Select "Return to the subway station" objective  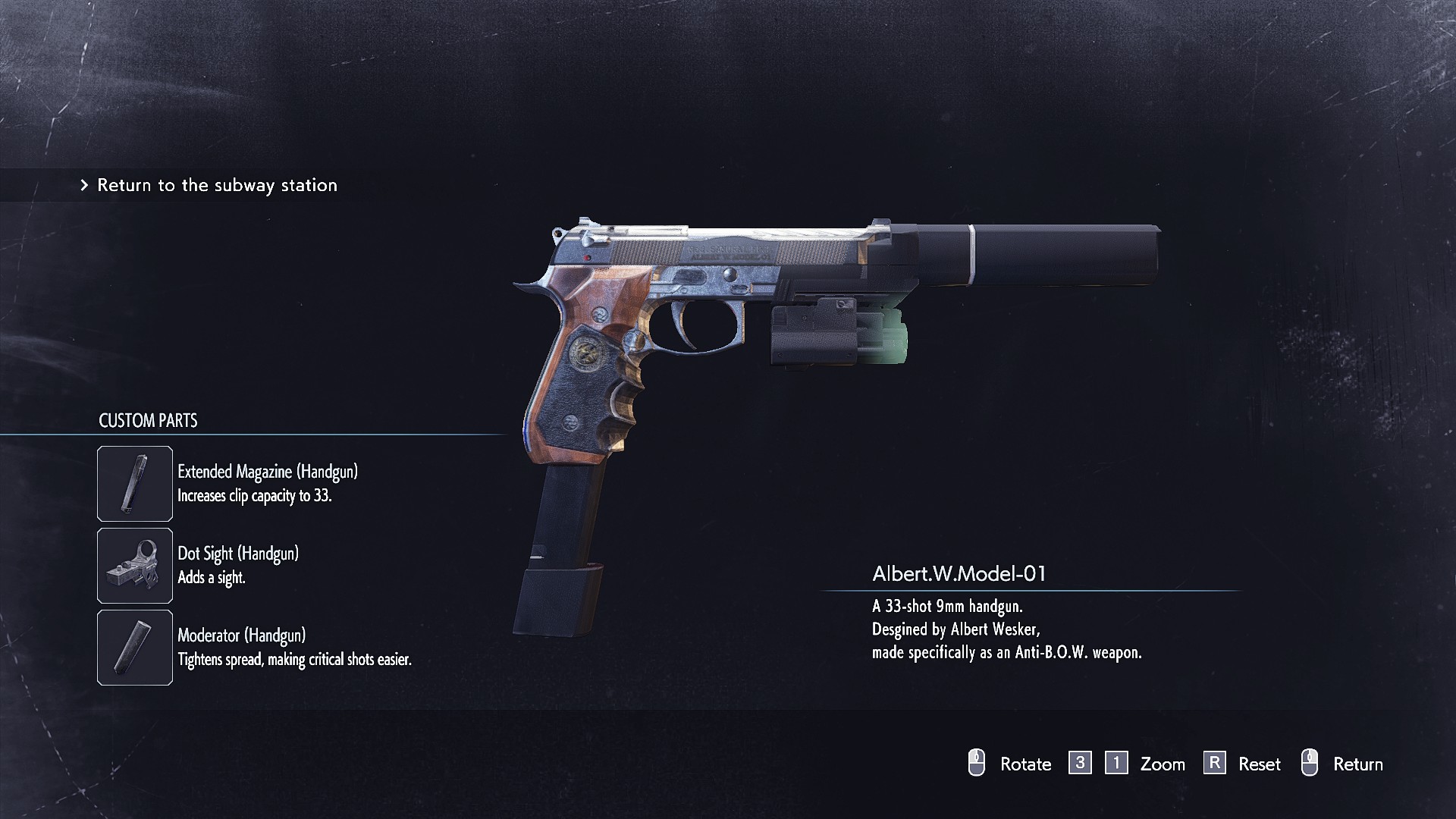[217, 185]
